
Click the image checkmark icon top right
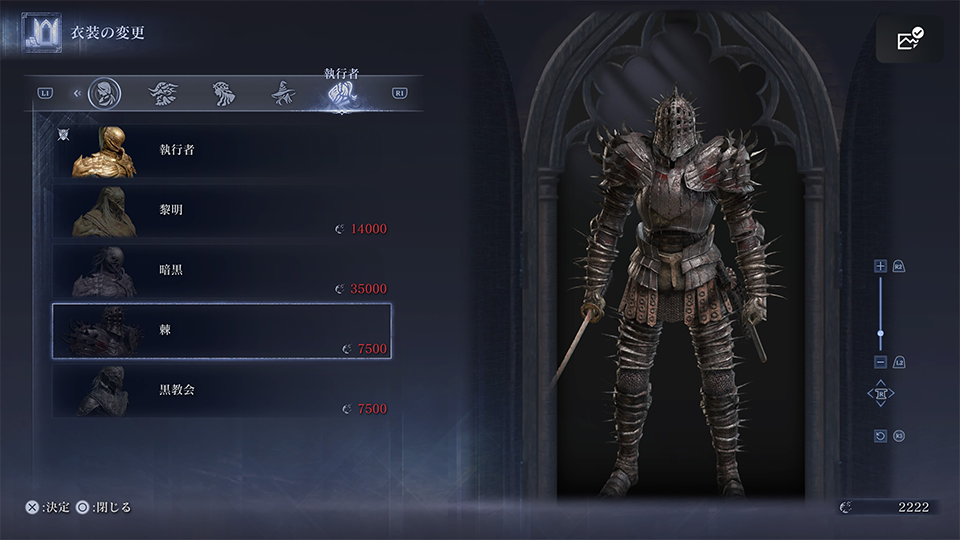click(x=910, y=40)
